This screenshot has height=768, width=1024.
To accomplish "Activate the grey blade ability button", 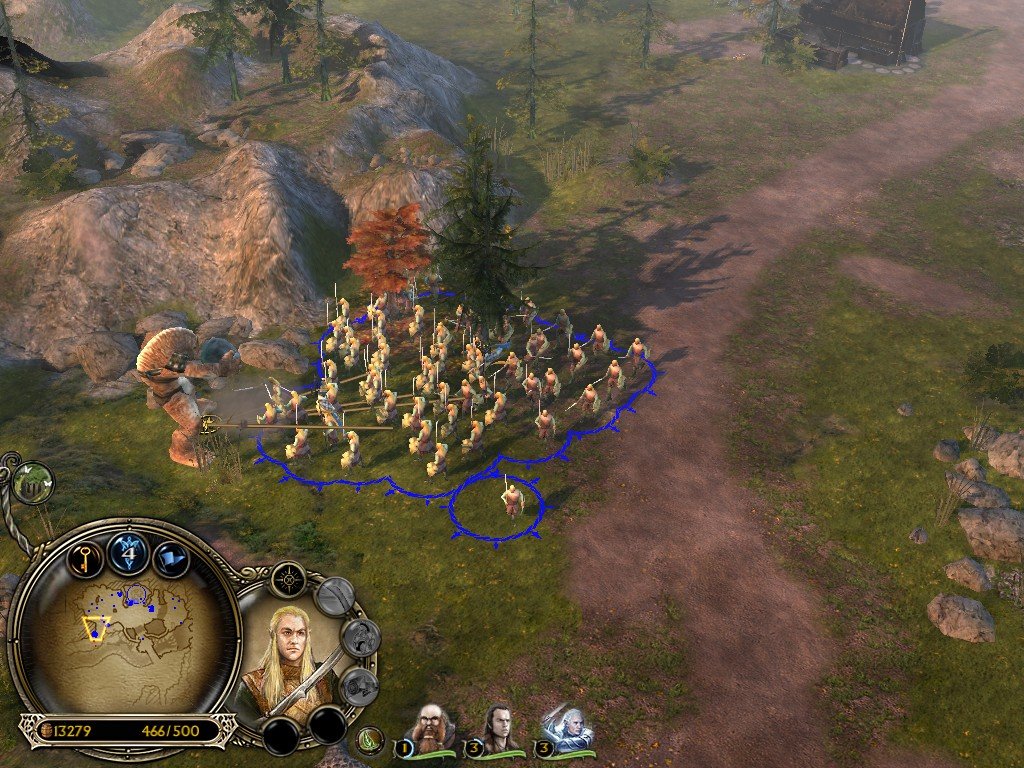I will [335, 597].
